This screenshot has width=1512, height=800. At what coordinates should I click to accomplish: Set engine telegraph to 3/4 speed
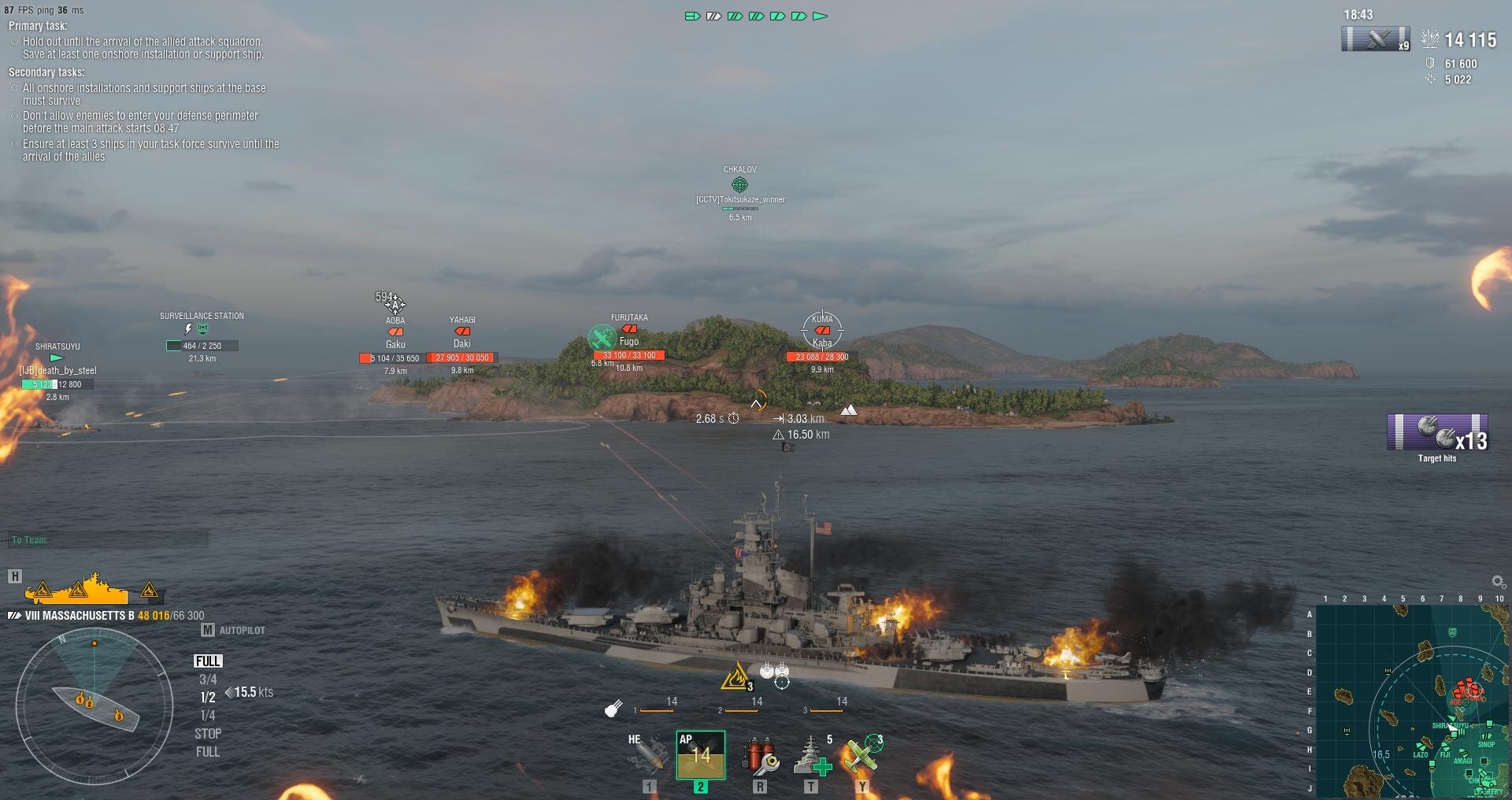click(x=208, y=679)
